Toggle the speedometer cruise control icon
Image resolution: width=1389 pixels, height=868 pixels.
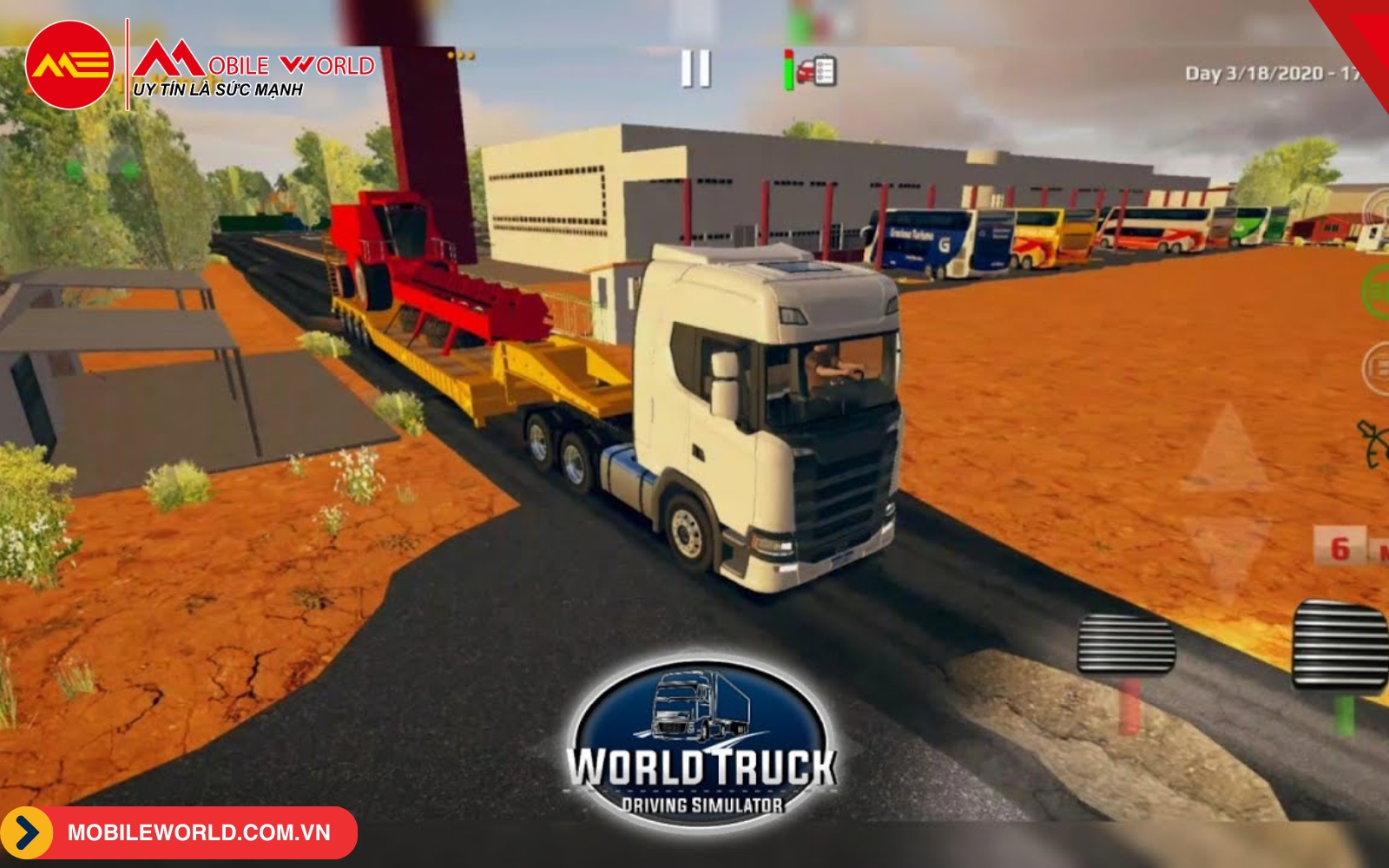[x=1374, y=443]
